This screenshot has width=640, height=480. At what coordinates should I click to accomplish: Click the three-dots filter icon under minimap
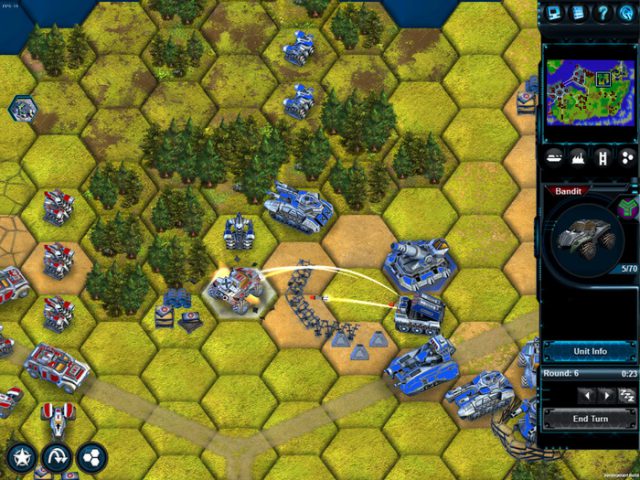627,157
